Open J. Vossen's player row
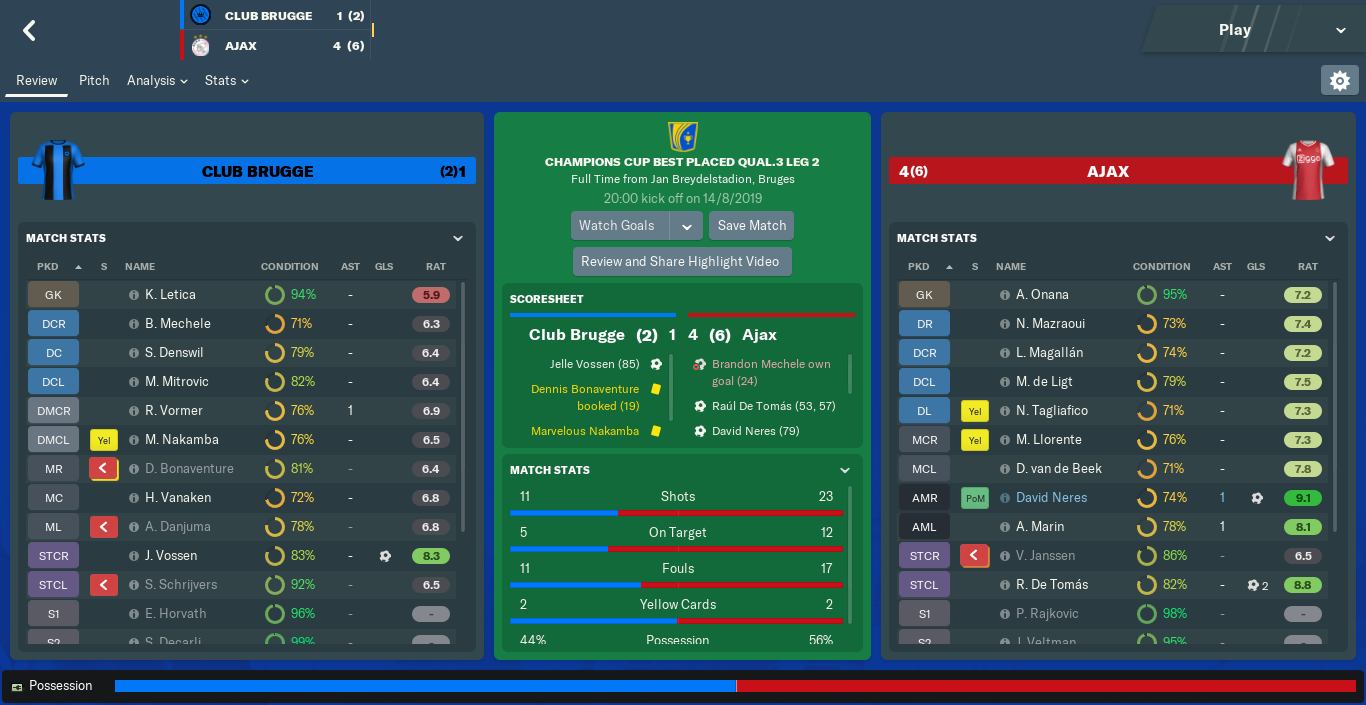1366x705 pixels. [171, 556]
